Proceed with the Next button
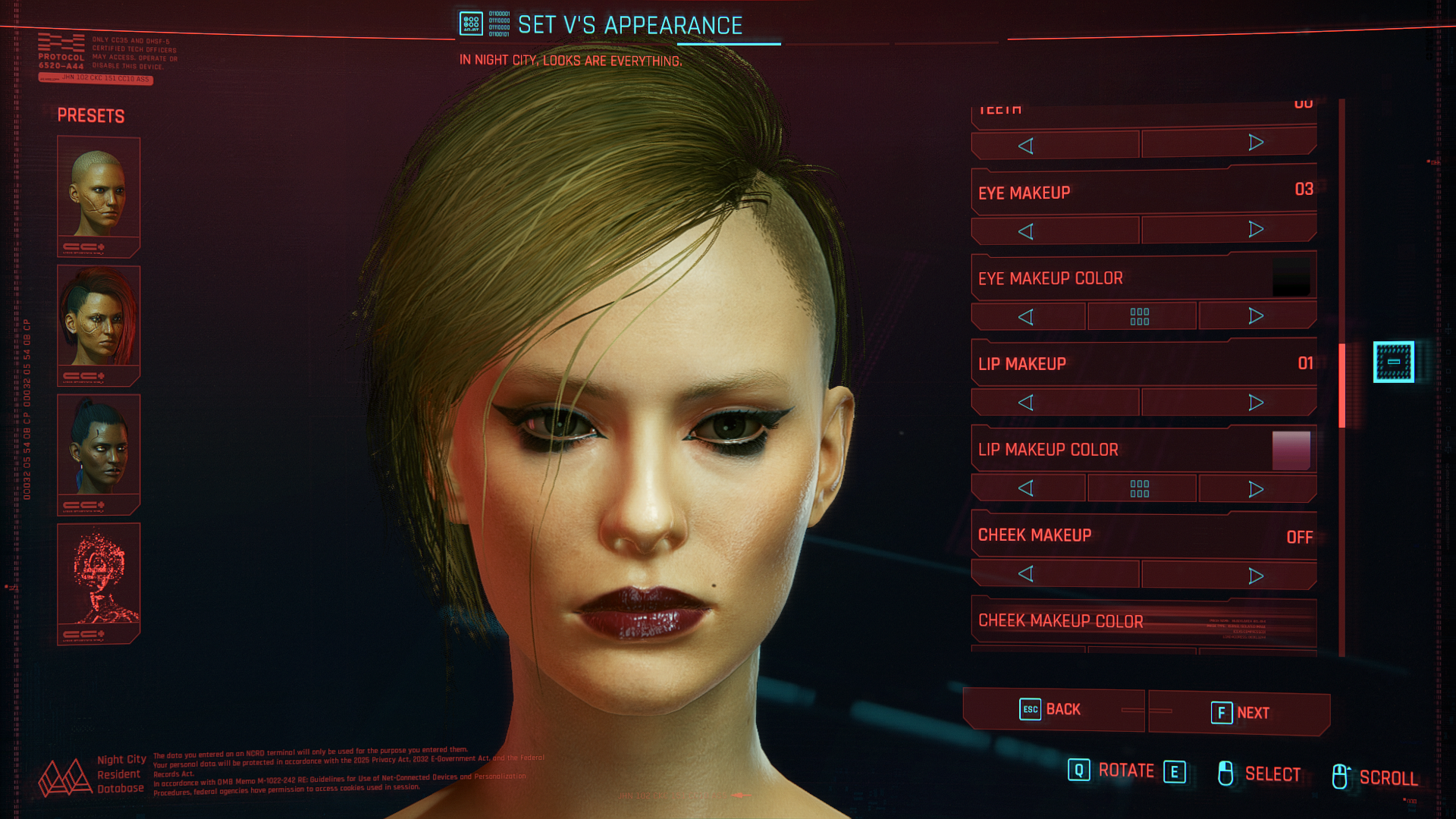The image size is (1456, 819). 1239,713
